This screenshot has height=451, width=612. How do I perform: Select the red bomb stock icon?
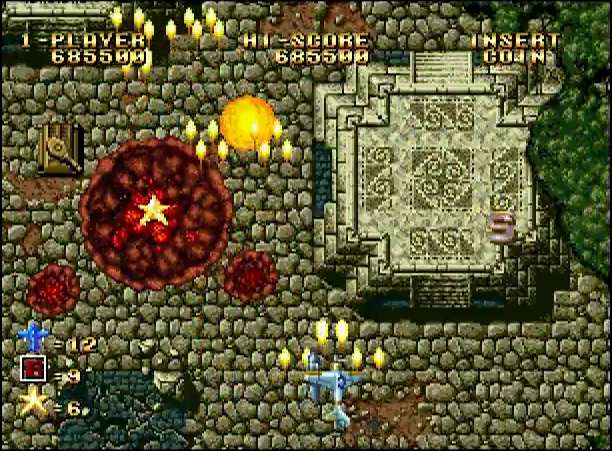point(34,371)
